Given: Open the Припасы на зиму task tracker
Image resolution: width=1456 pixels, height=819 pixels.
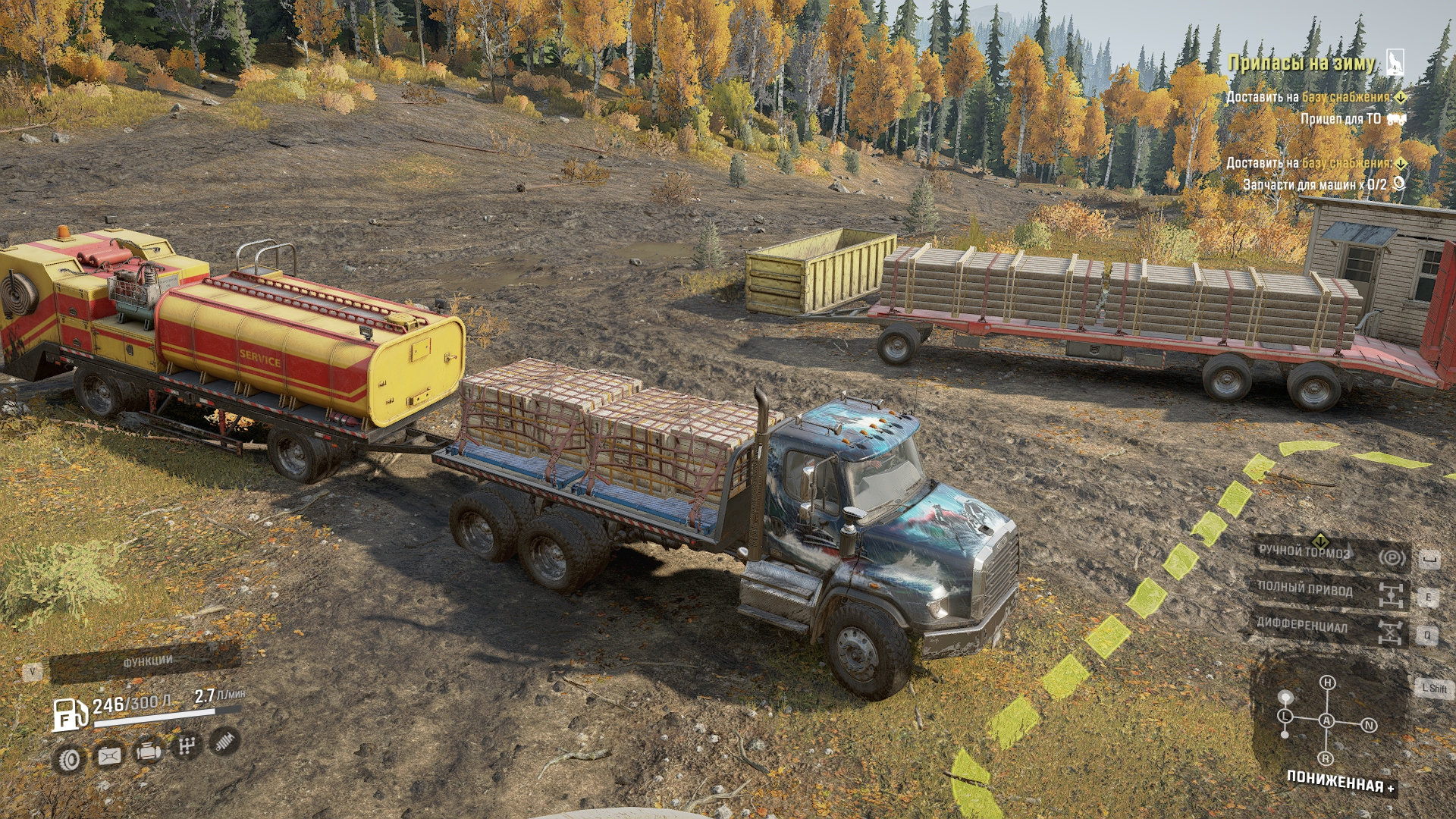Looking at the screenshot, I should (x=1301, y=63).
